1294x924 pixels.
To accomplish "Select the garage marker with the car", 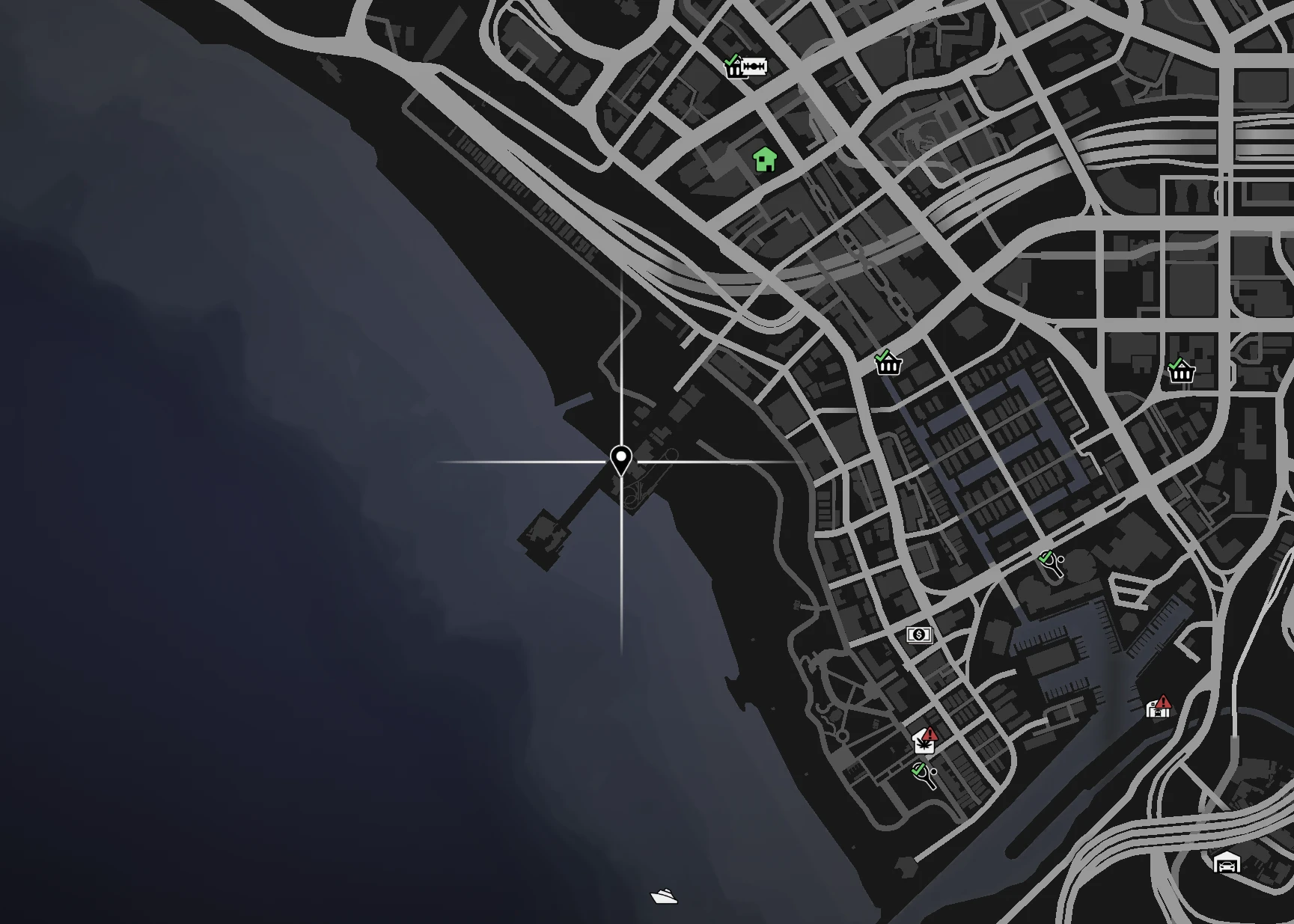I will pos(1227,864).
